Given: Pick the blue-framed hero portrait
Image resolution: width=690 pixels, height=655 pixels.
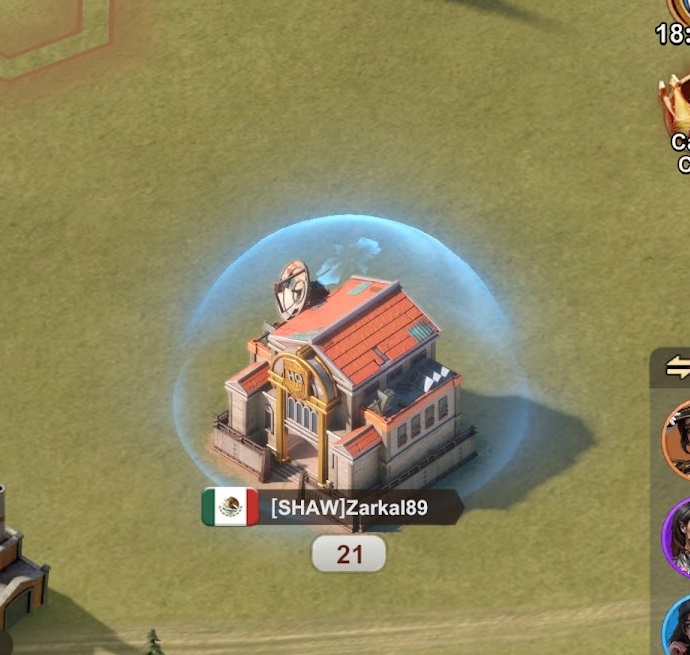Looking at the screenshot, I should click(679, 624).
